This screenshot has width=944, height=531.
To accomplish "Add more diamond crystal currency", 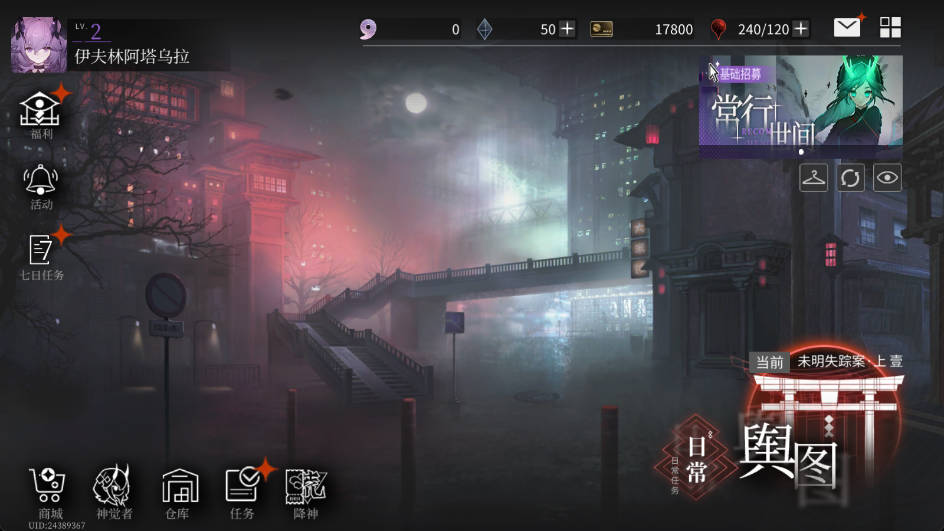I will [x=567, y=29].
